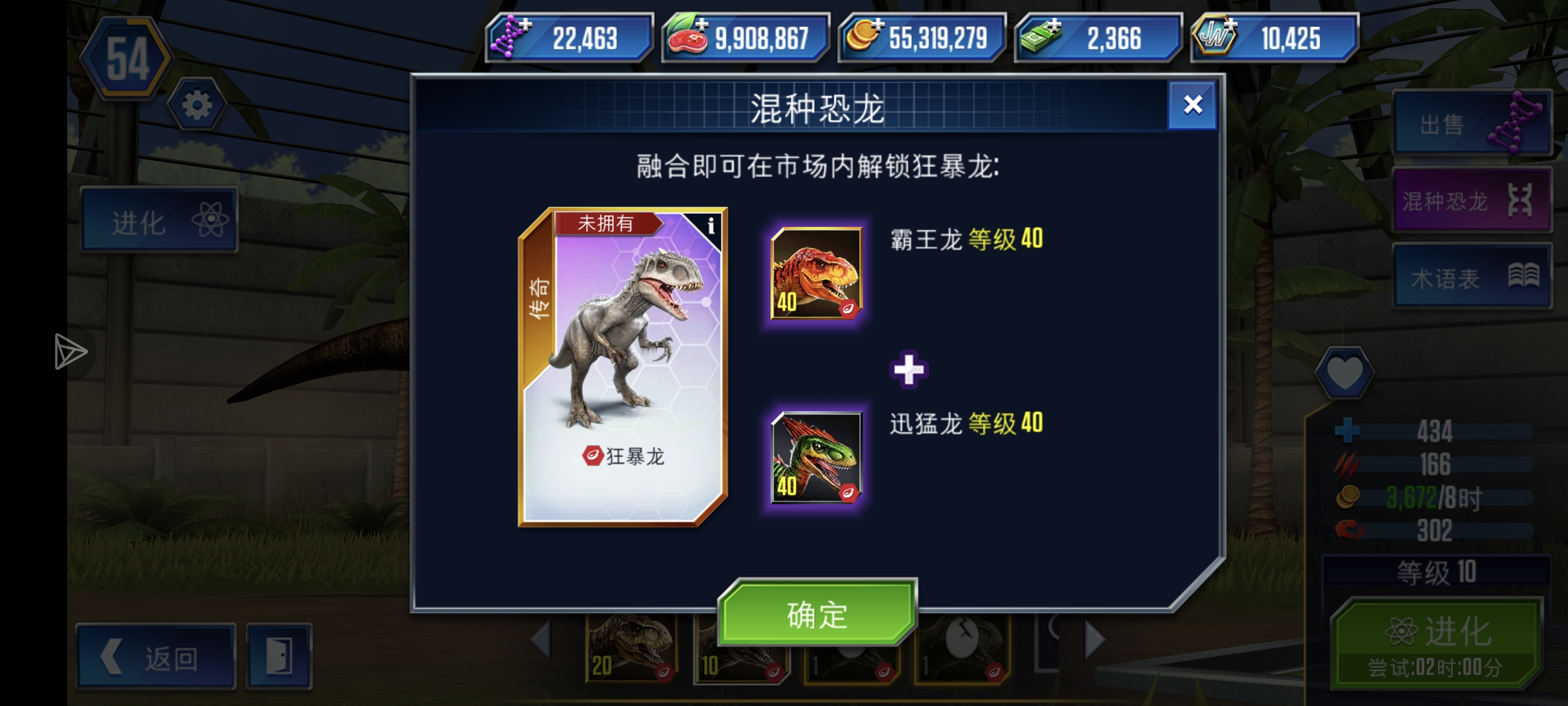This screenshot has height=706, width=1568.
Task: Open the settings gear icon
Action: coord(196,105)
